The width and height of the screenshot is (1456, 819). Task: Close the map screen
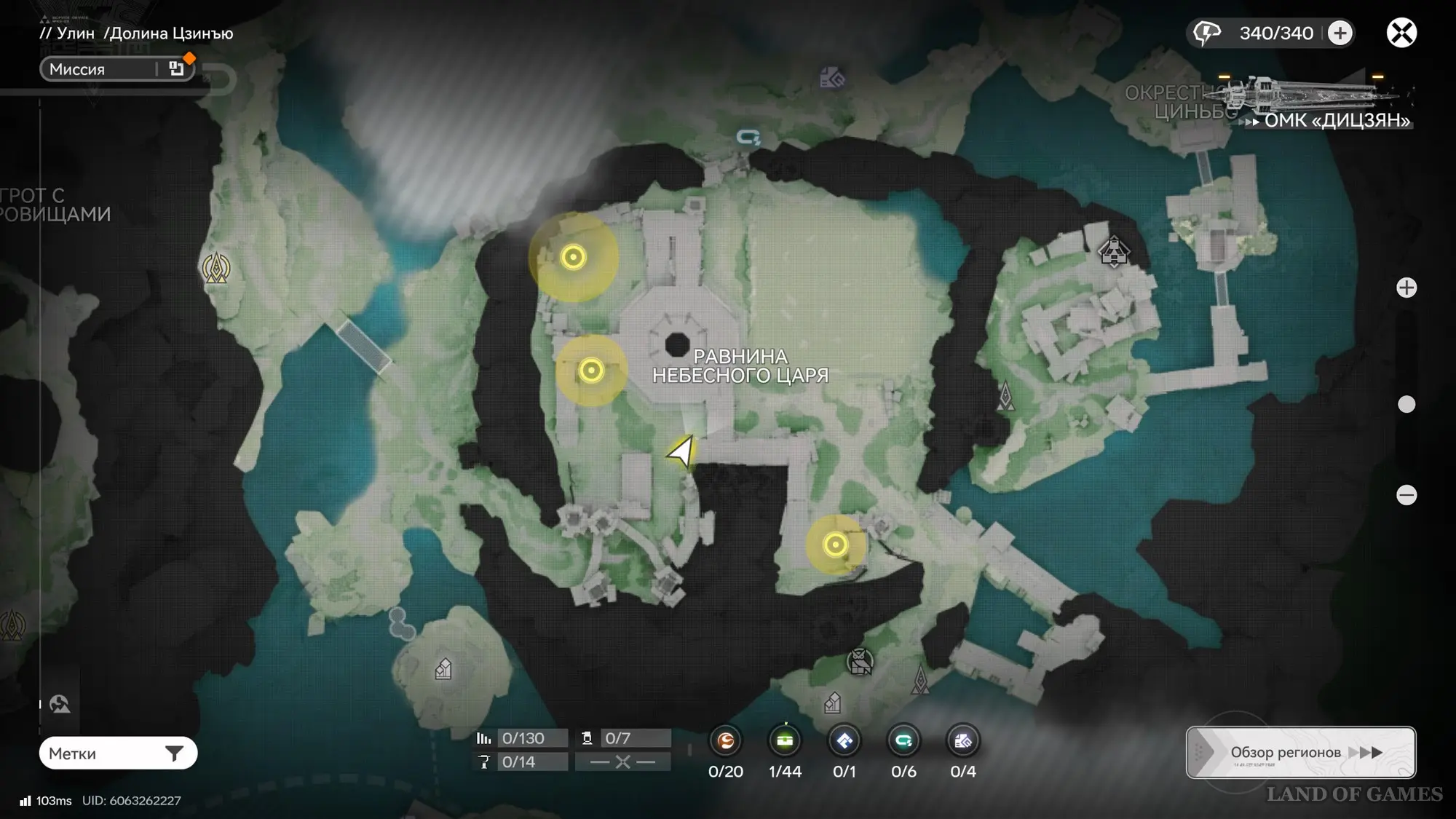pos(1401,33)
